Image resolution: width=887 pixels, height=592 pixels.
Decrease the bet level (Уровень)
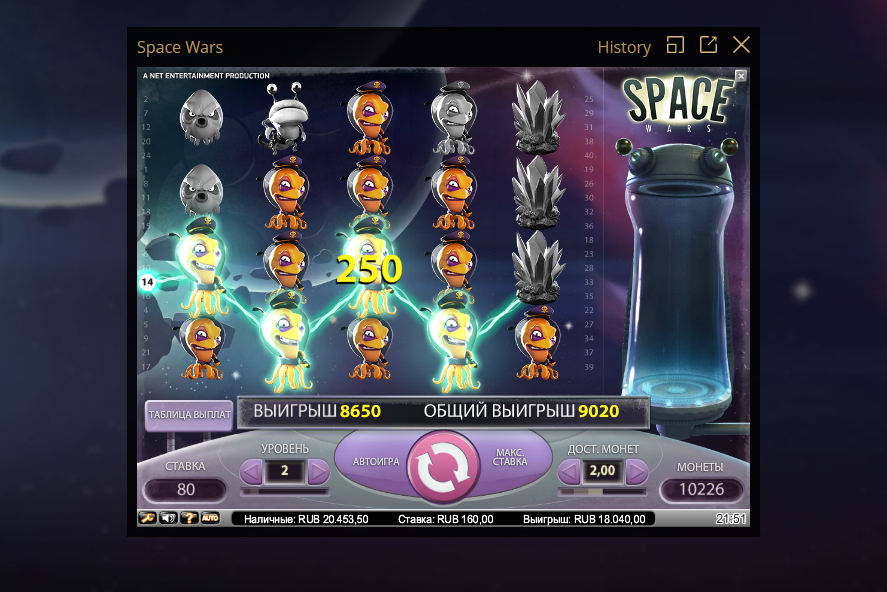[x=252, y=472]
